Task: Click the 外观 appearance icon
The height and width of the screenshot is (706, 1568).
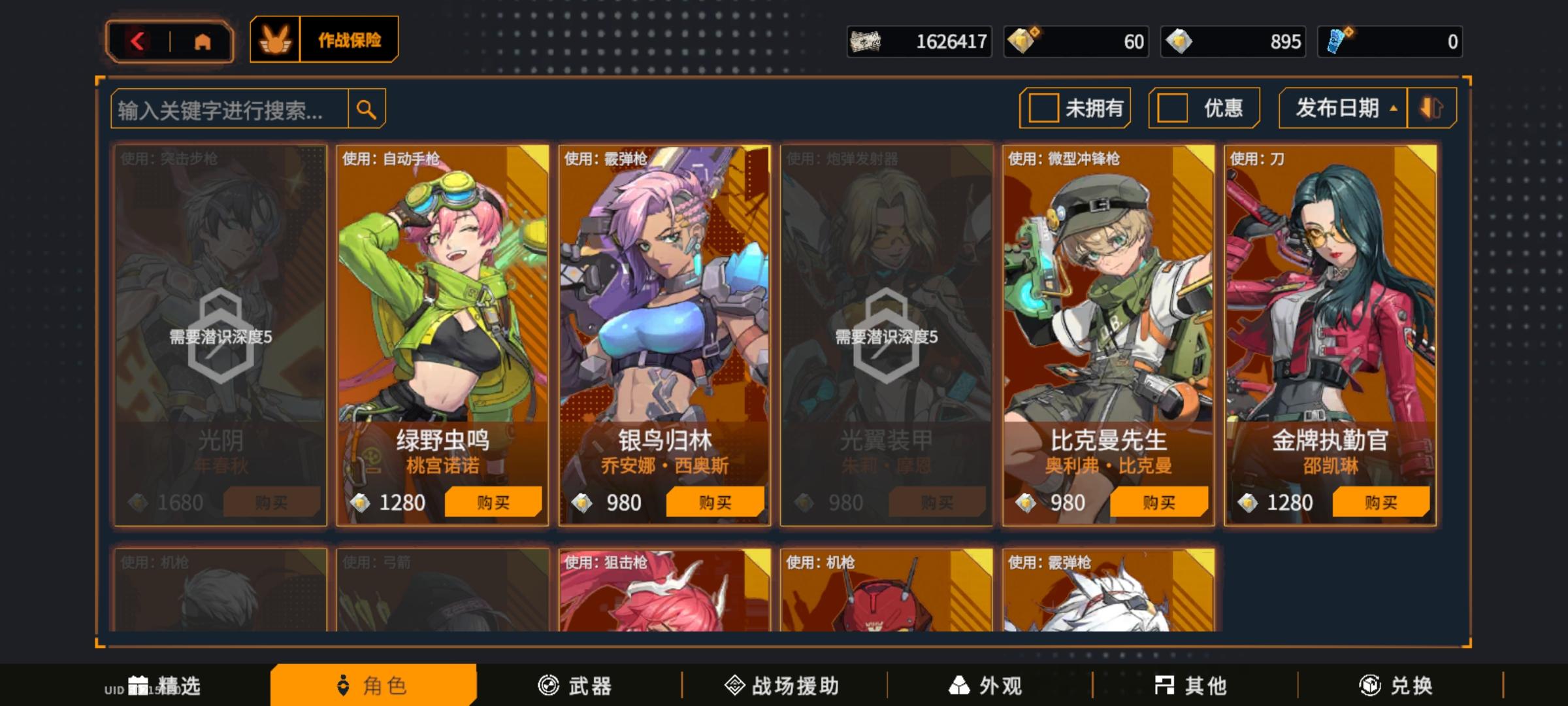Action: click(x=962, y=686)
